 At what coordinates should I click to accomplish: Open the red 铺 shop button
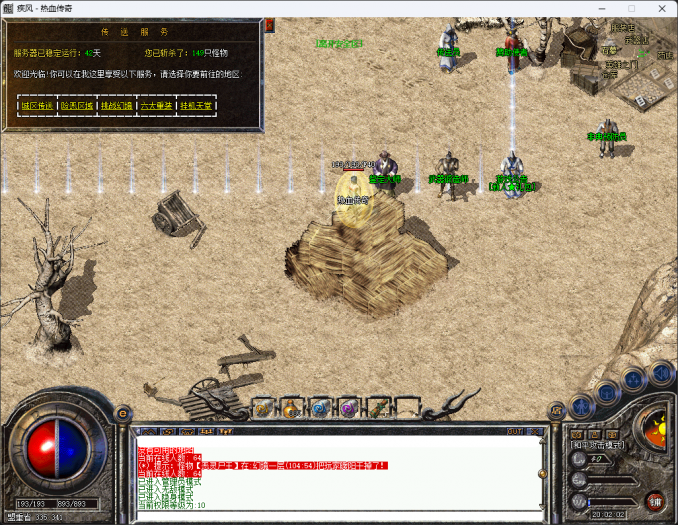pyautogui.click(x=656, y=499)
